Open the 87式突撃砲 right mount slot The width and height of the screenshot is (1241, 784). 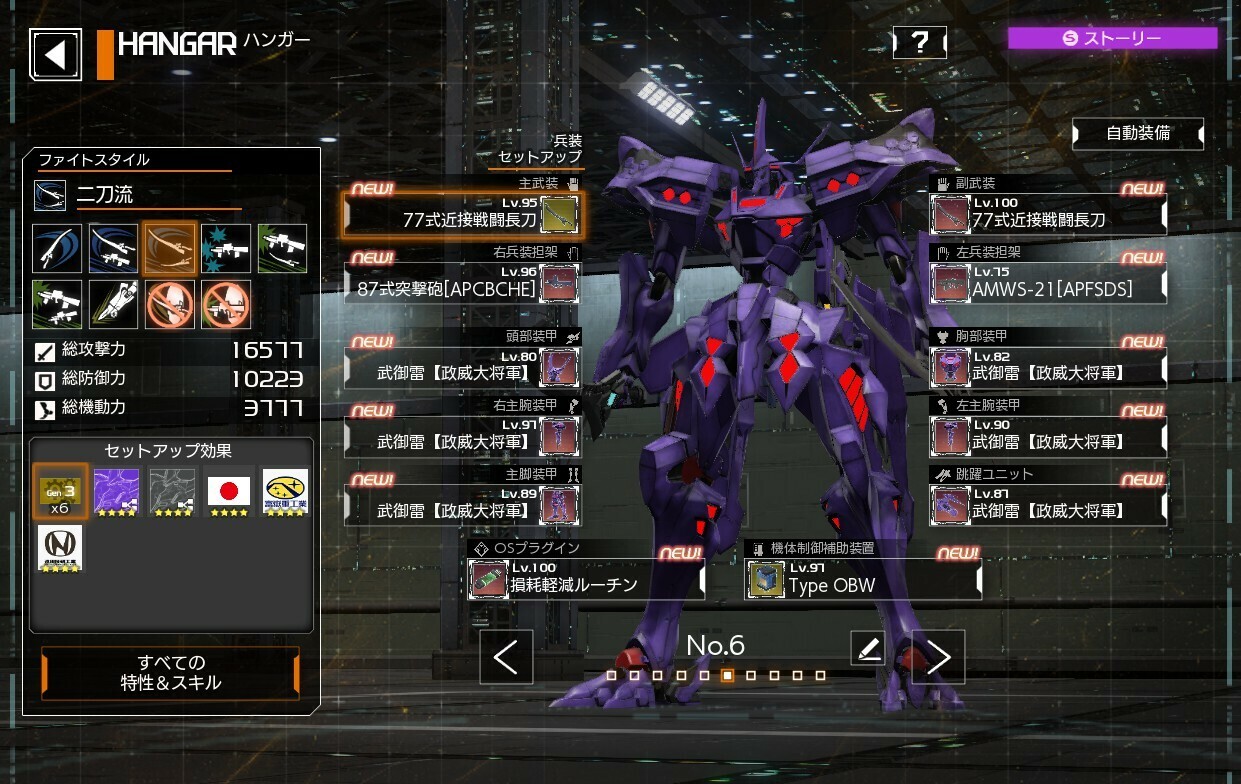(x=461, y=283)
